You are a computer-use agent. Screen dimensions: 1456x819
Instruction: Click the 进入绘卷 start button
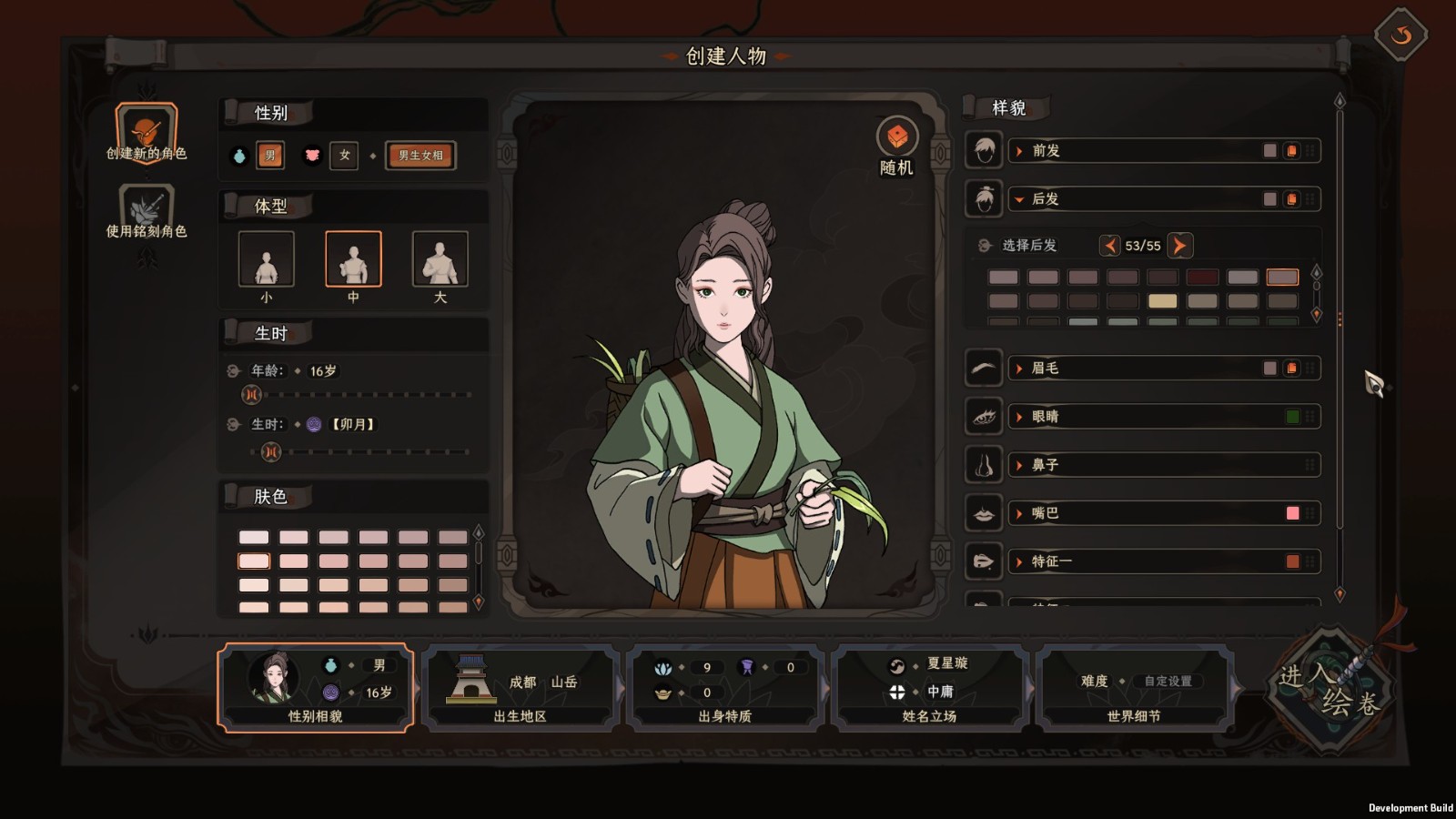1330,688
